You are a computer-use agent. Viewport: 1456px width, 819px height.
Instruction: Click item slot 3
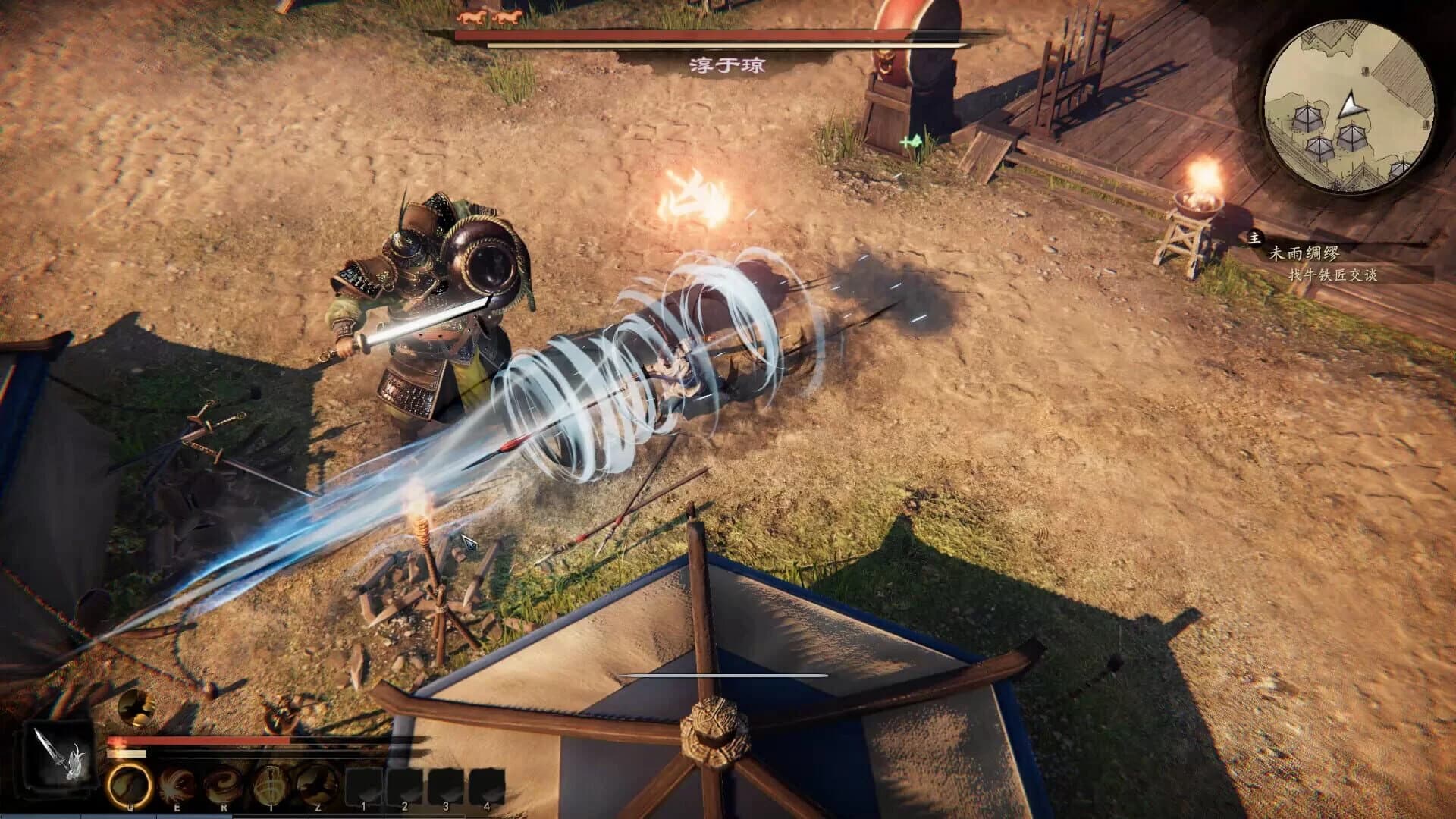click(446, 781)
